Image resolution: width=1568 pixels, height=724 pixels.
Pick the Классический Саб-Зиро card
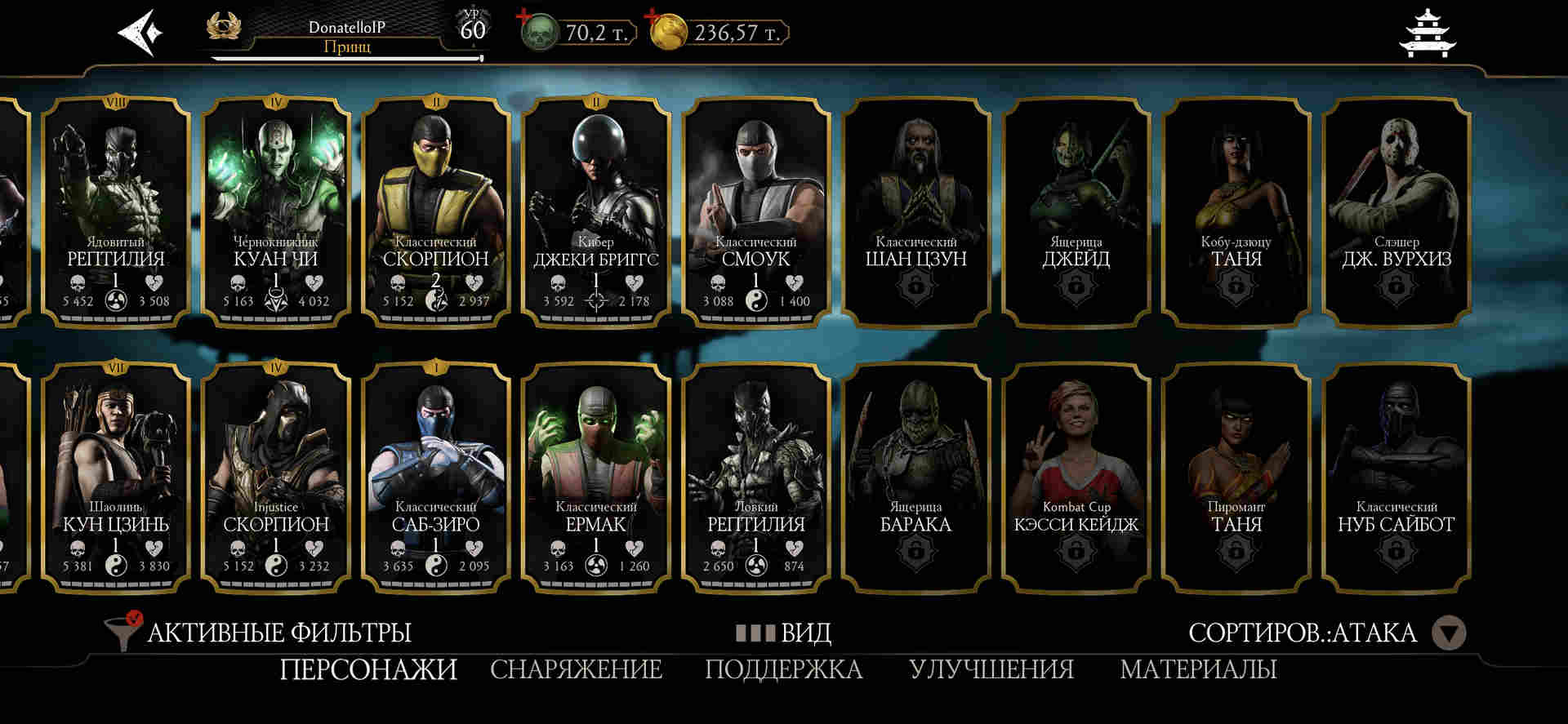(436, 477)
